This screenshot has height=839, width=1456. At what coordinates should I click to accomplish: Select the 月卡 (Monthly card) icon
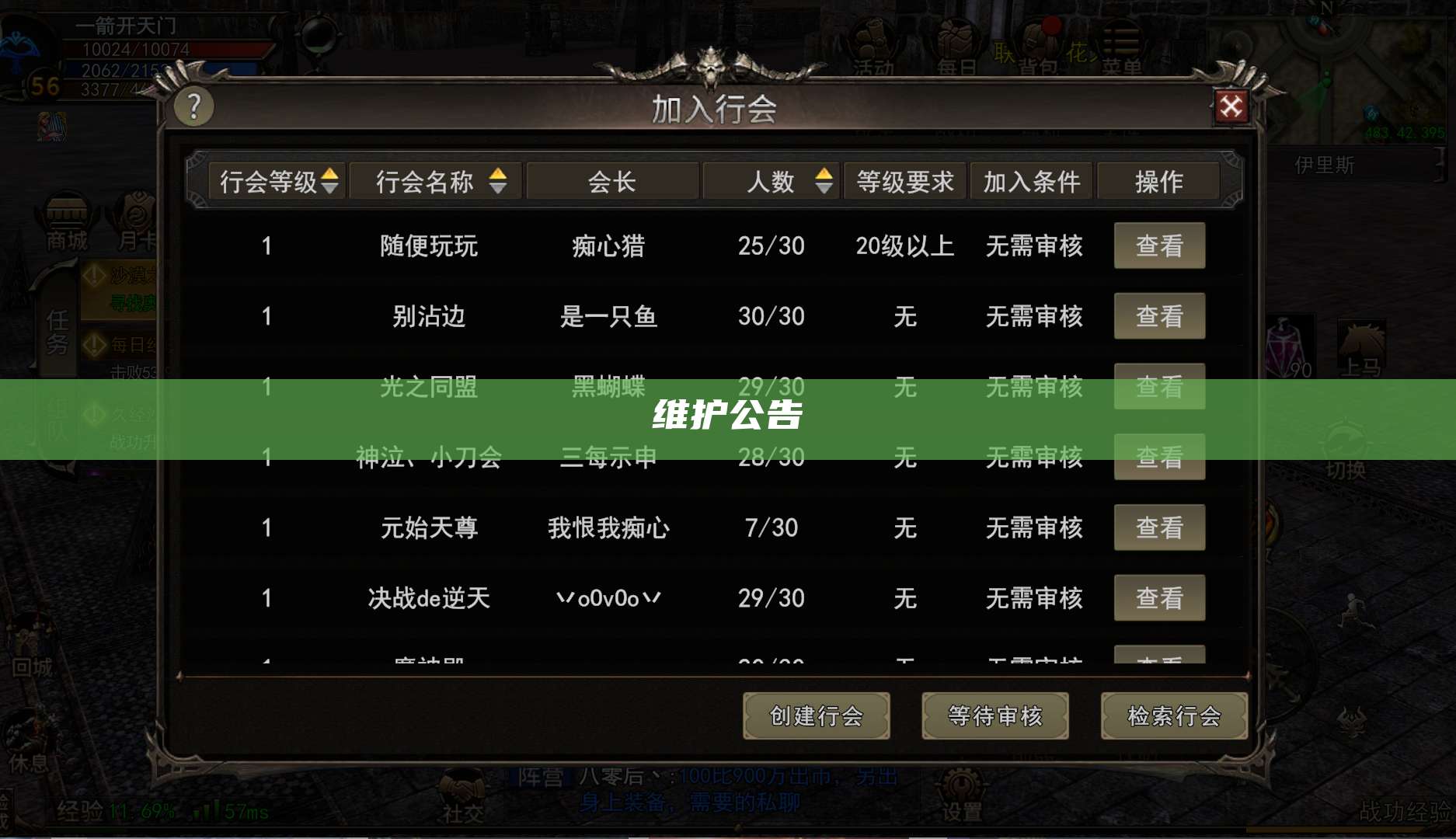[137, 214]
